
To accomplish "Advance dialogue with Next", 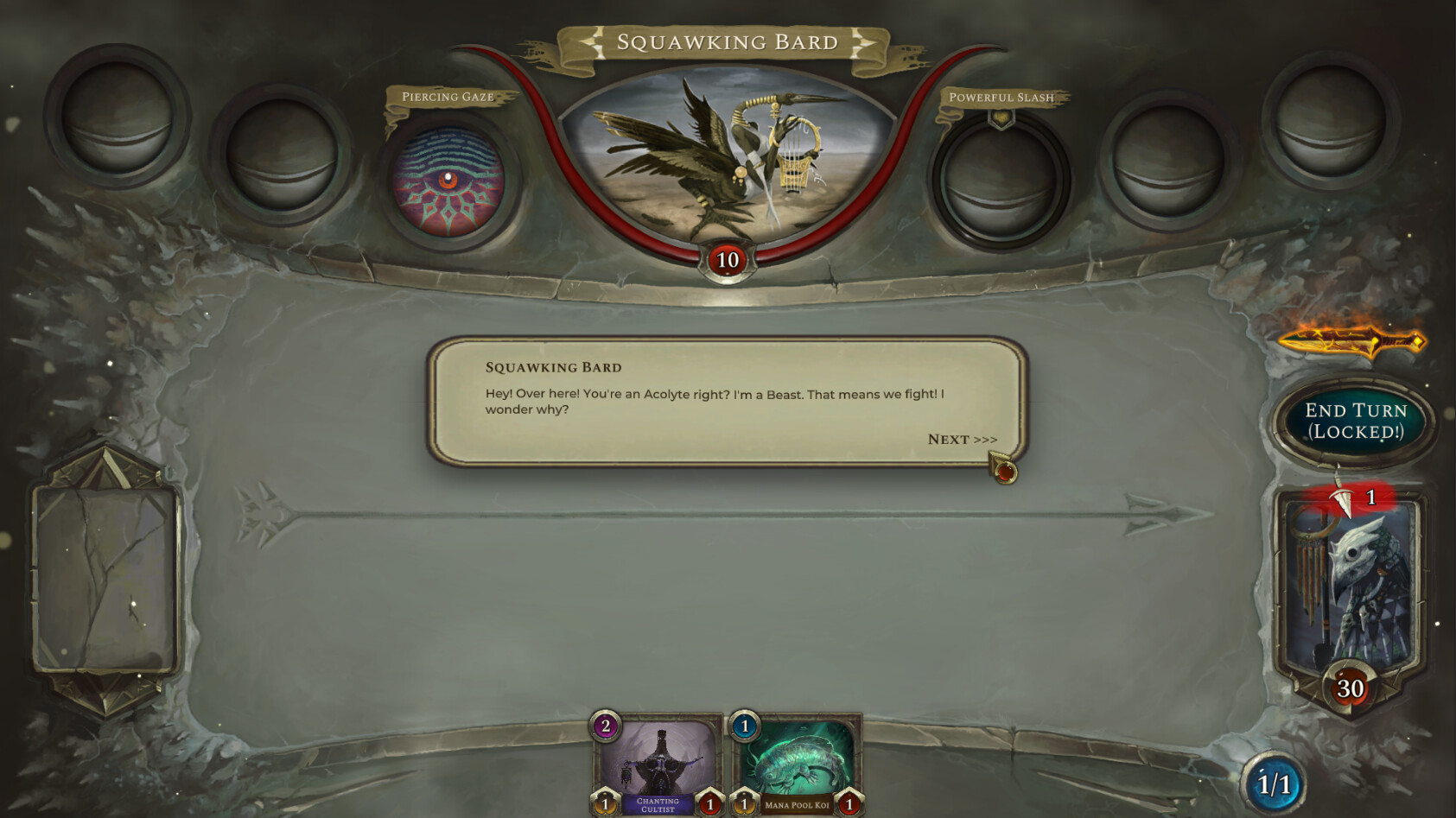I will click(x=961, y=440).
